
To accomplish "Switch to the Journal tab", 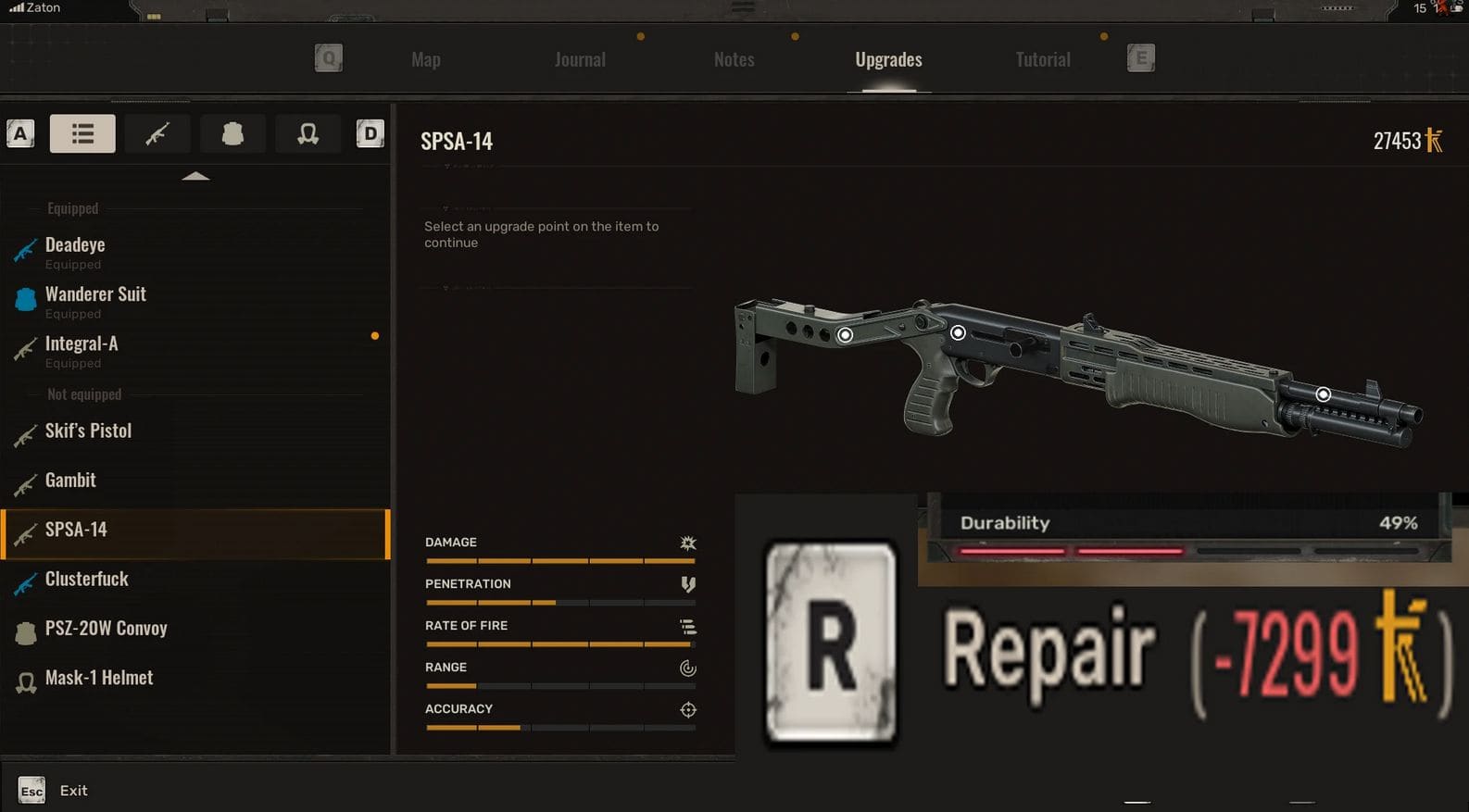I will [x=580, y=60].
